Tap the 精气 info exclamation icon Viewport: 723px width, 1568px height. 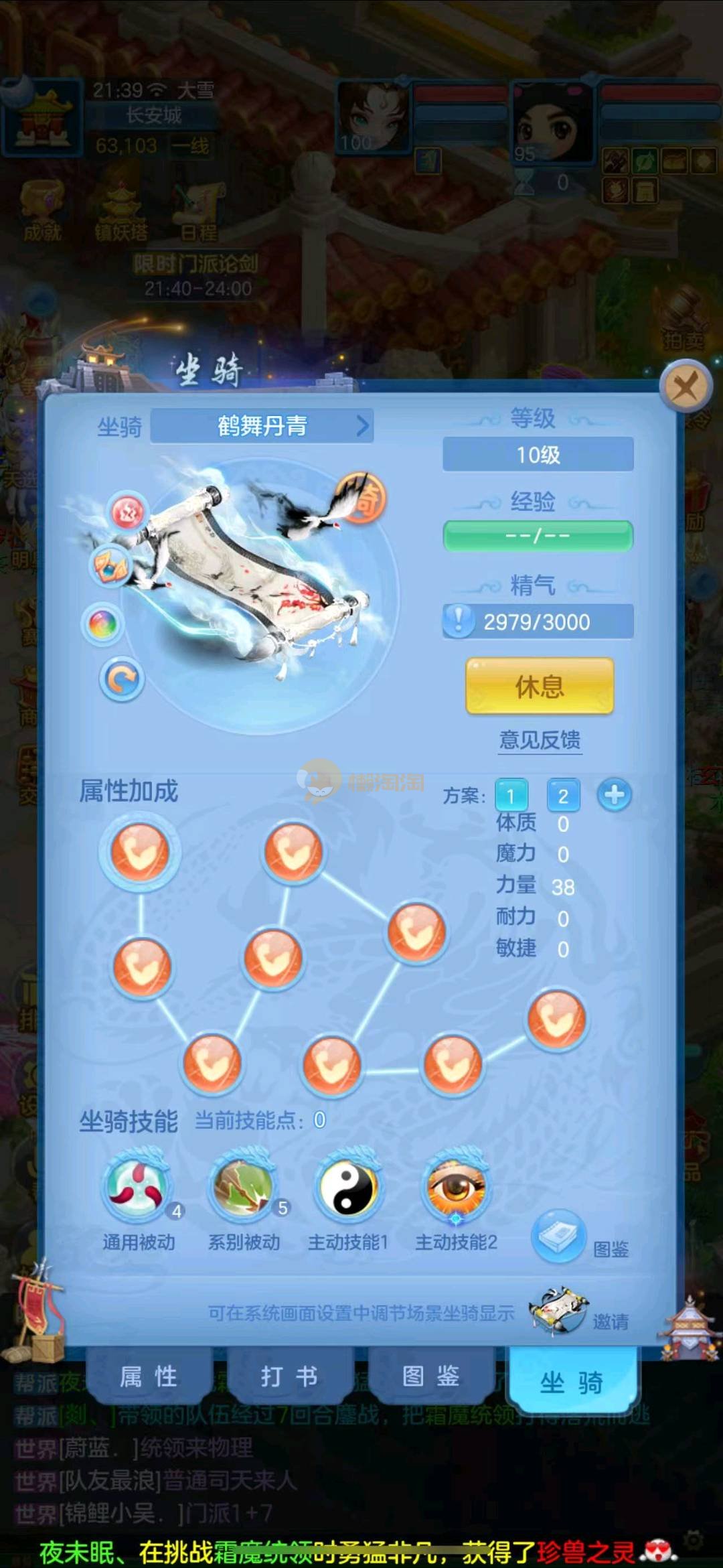coord(459,621)
